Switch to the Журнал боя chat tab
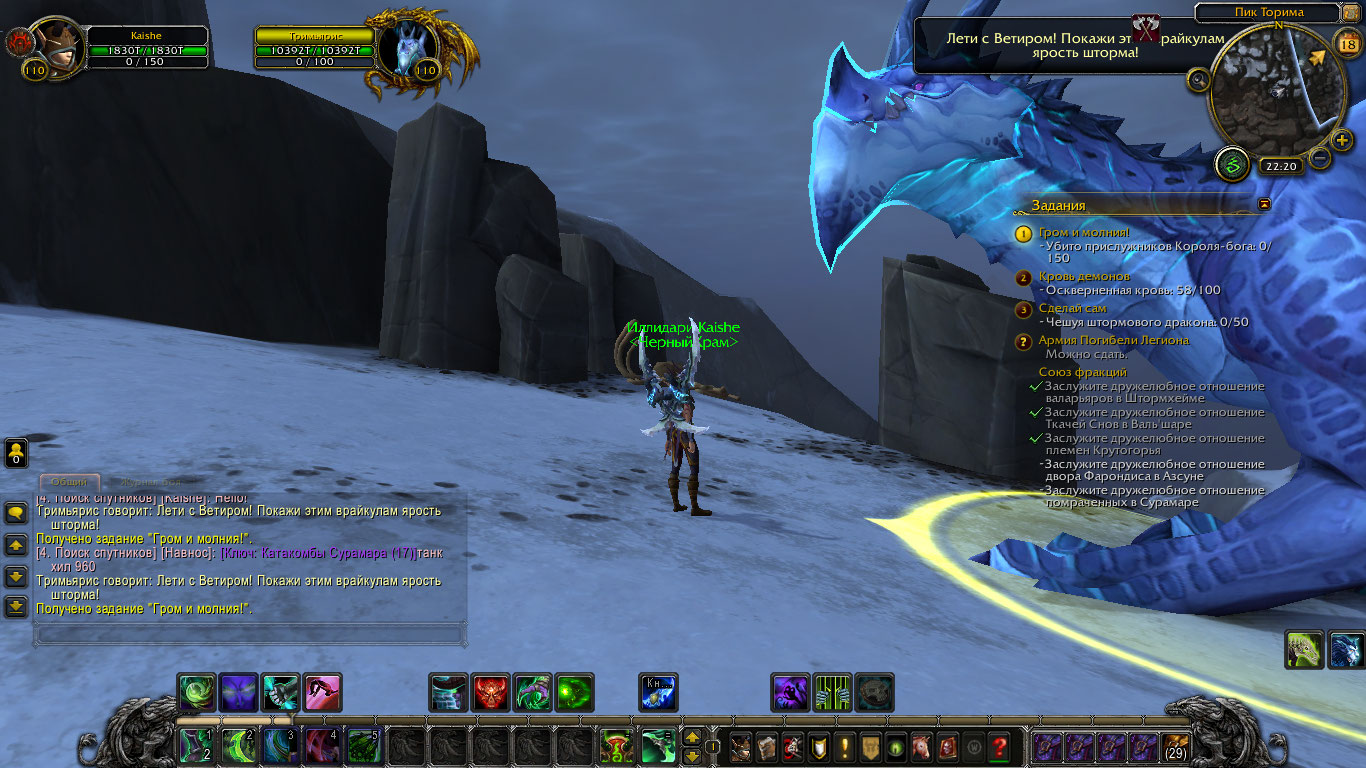 coord(150,482)
